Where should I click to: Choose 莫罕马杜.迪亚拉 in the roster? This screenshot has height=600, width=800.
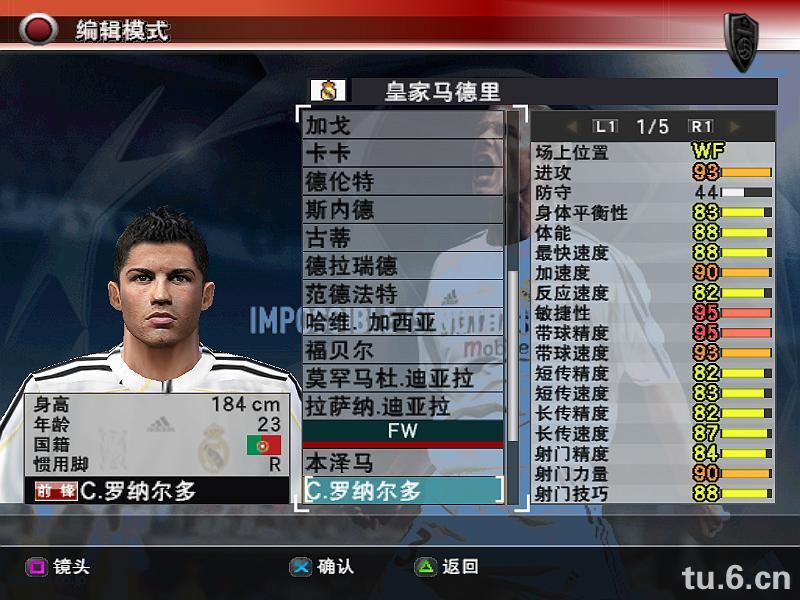(x=403, y=378)
